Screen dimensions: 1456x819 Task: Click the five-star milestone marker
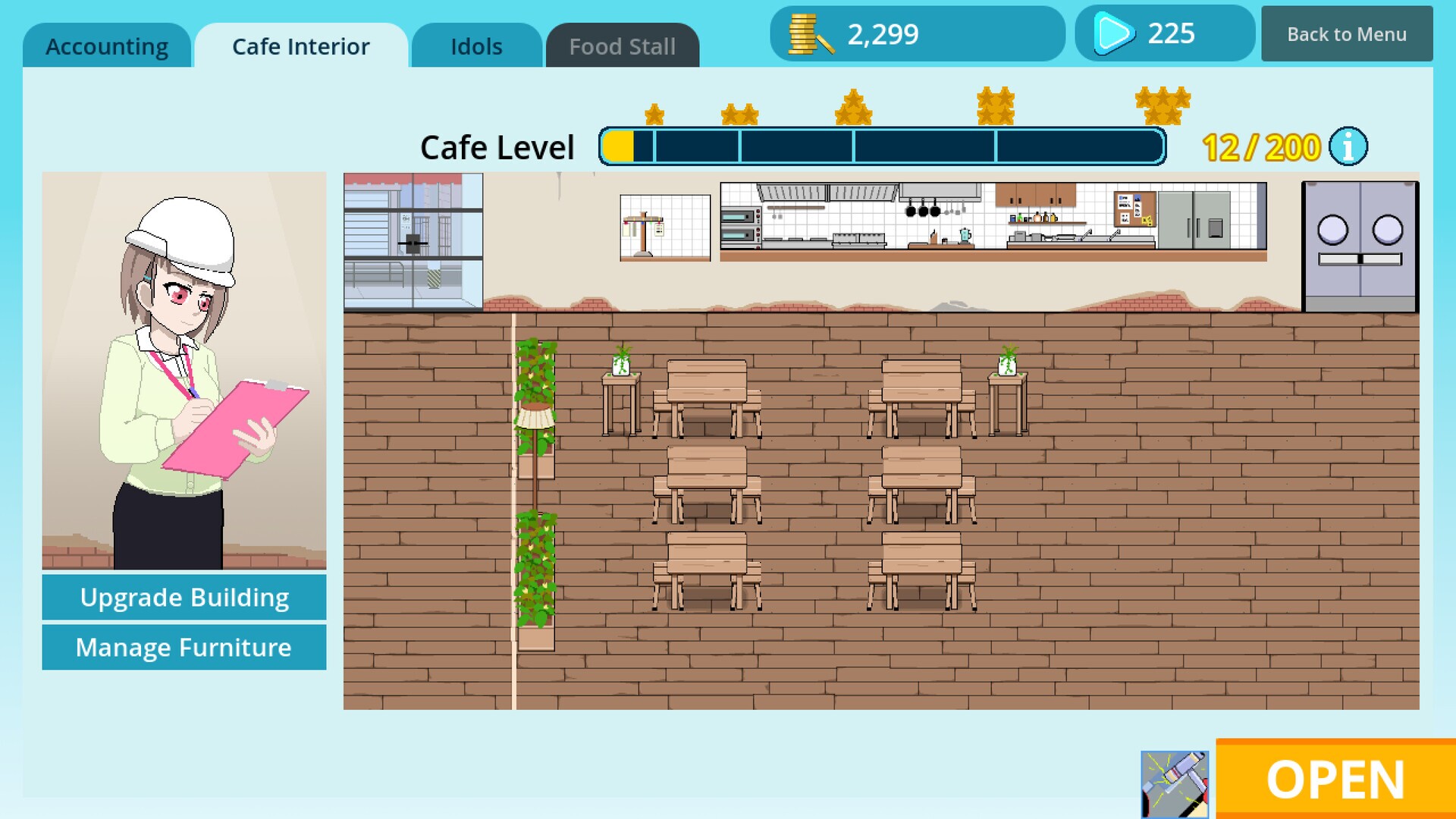tap(1162, 106)
